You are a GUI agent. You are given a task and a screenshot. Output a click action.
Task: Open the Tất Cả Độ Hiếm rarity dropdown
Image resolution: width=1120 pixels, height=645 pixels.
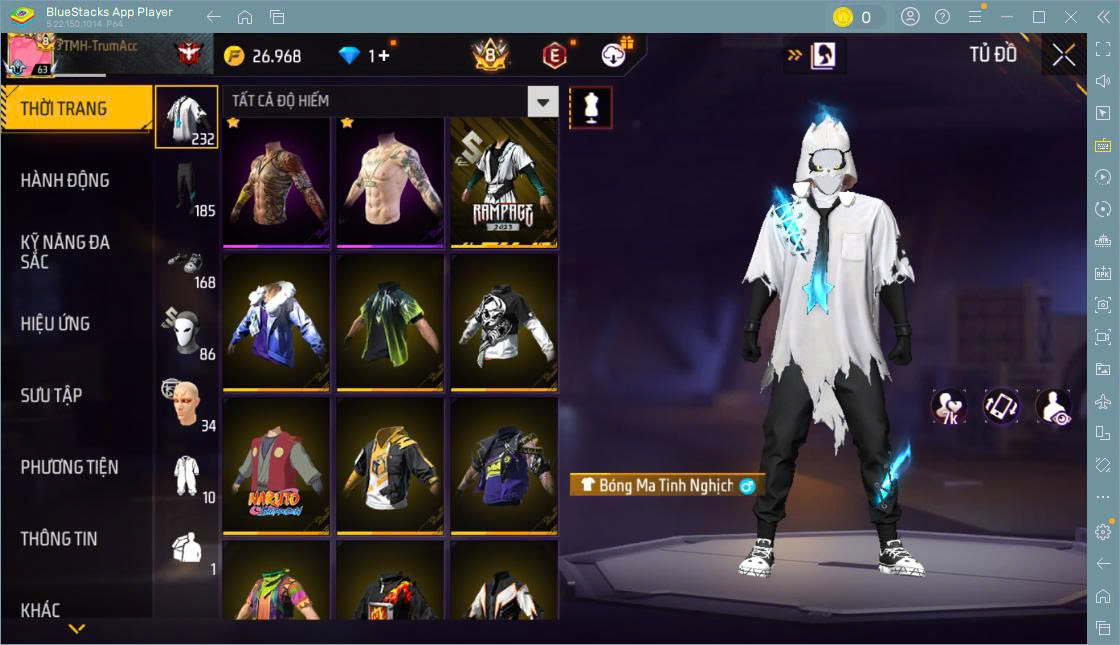coord(543,101)
